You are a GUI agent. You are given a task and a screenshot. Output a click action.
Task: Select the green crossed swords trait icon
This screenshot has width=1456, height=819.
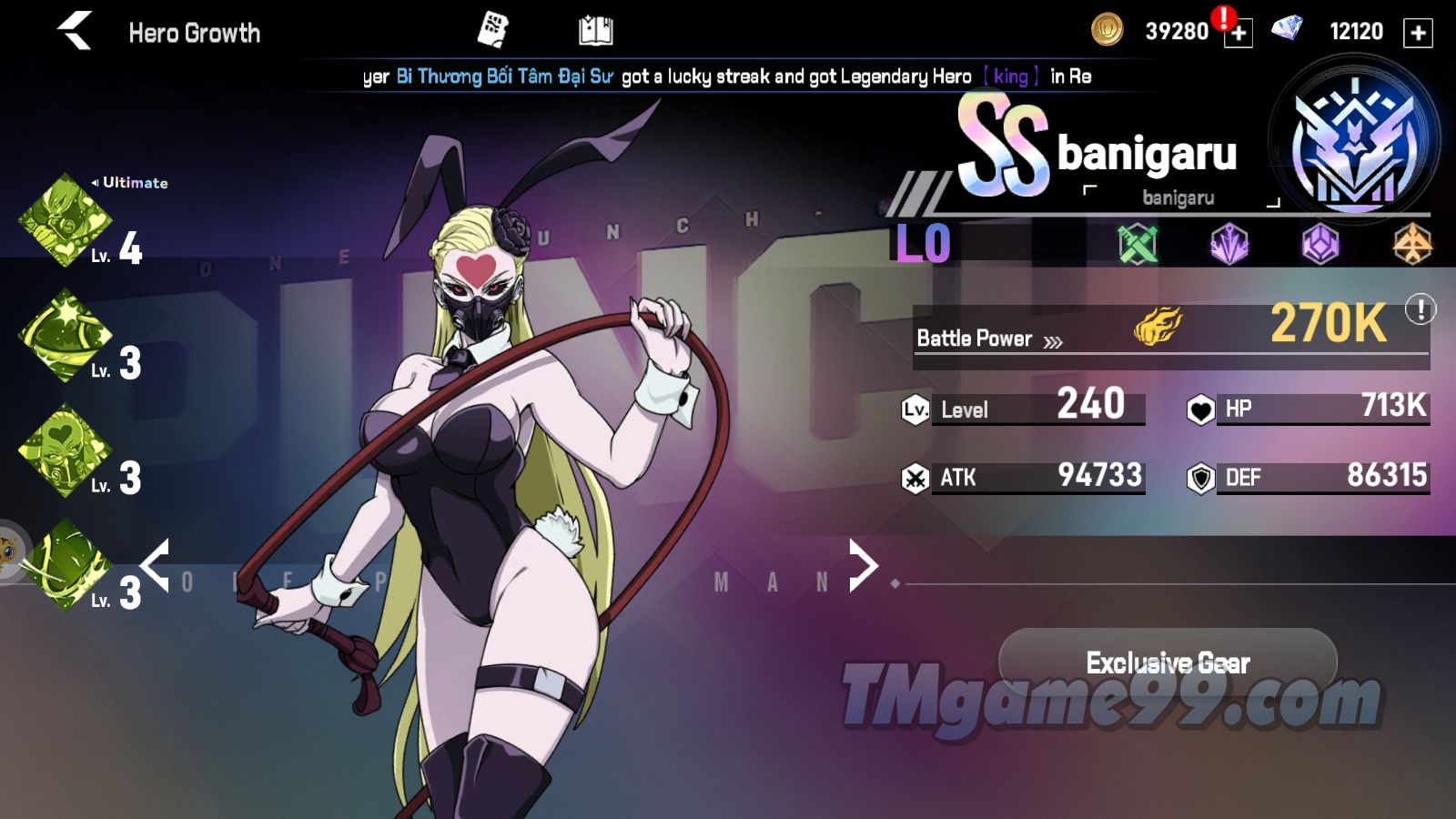[x=1137, y=244]
